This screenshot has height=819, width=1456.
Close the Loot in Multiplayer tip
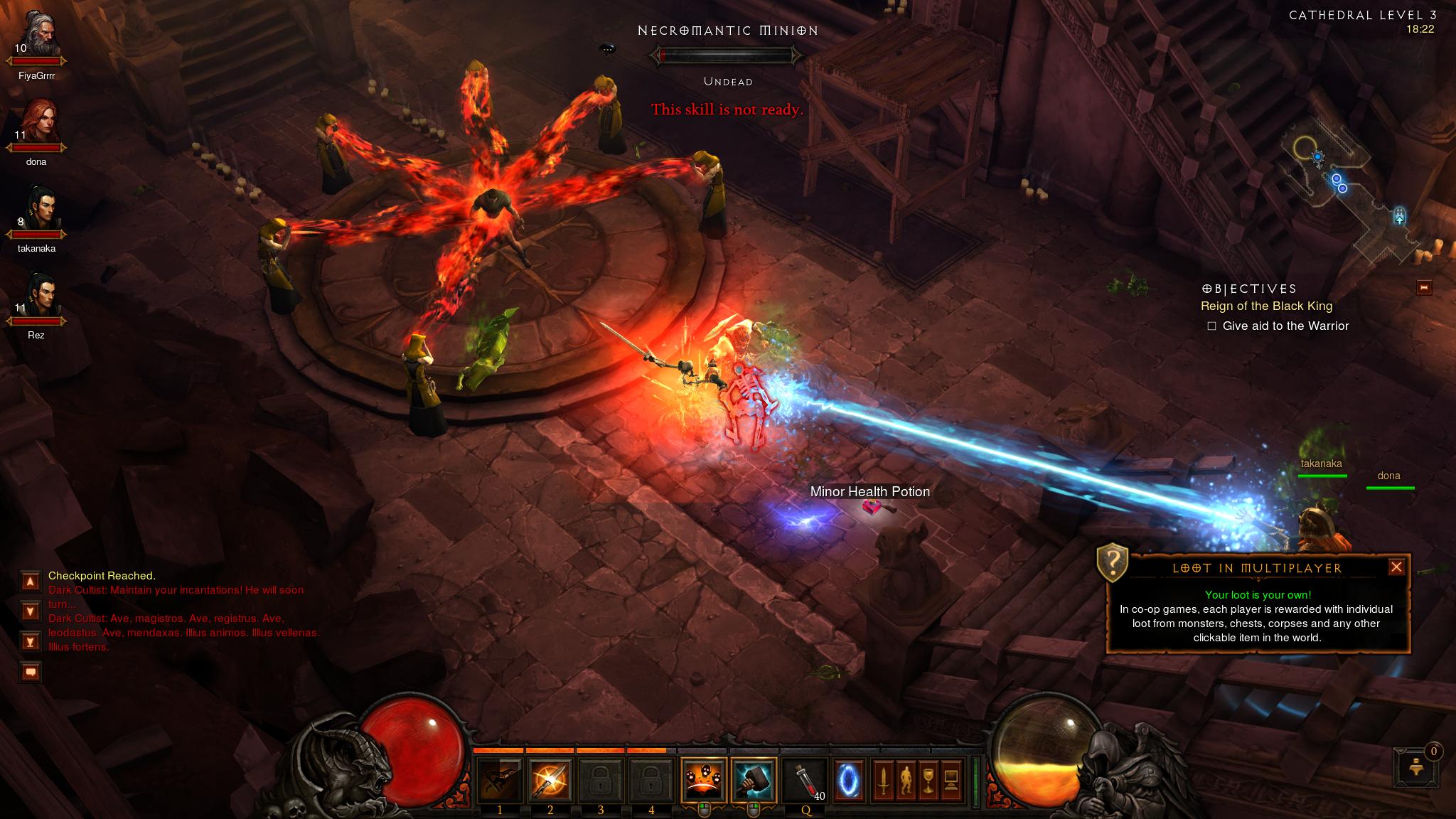1396,567
